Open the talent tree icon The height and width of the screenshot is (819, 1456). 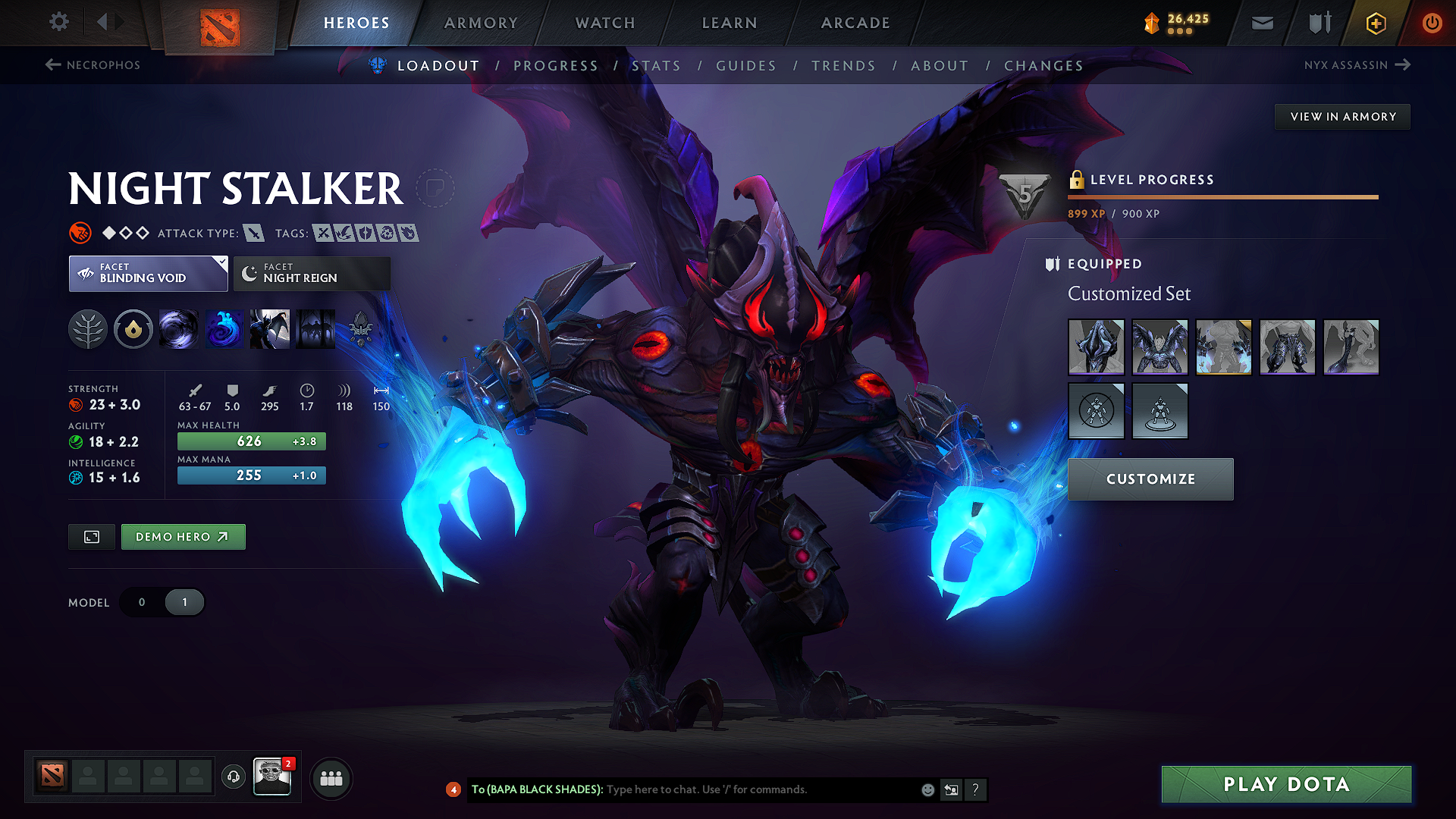(89, 329)
